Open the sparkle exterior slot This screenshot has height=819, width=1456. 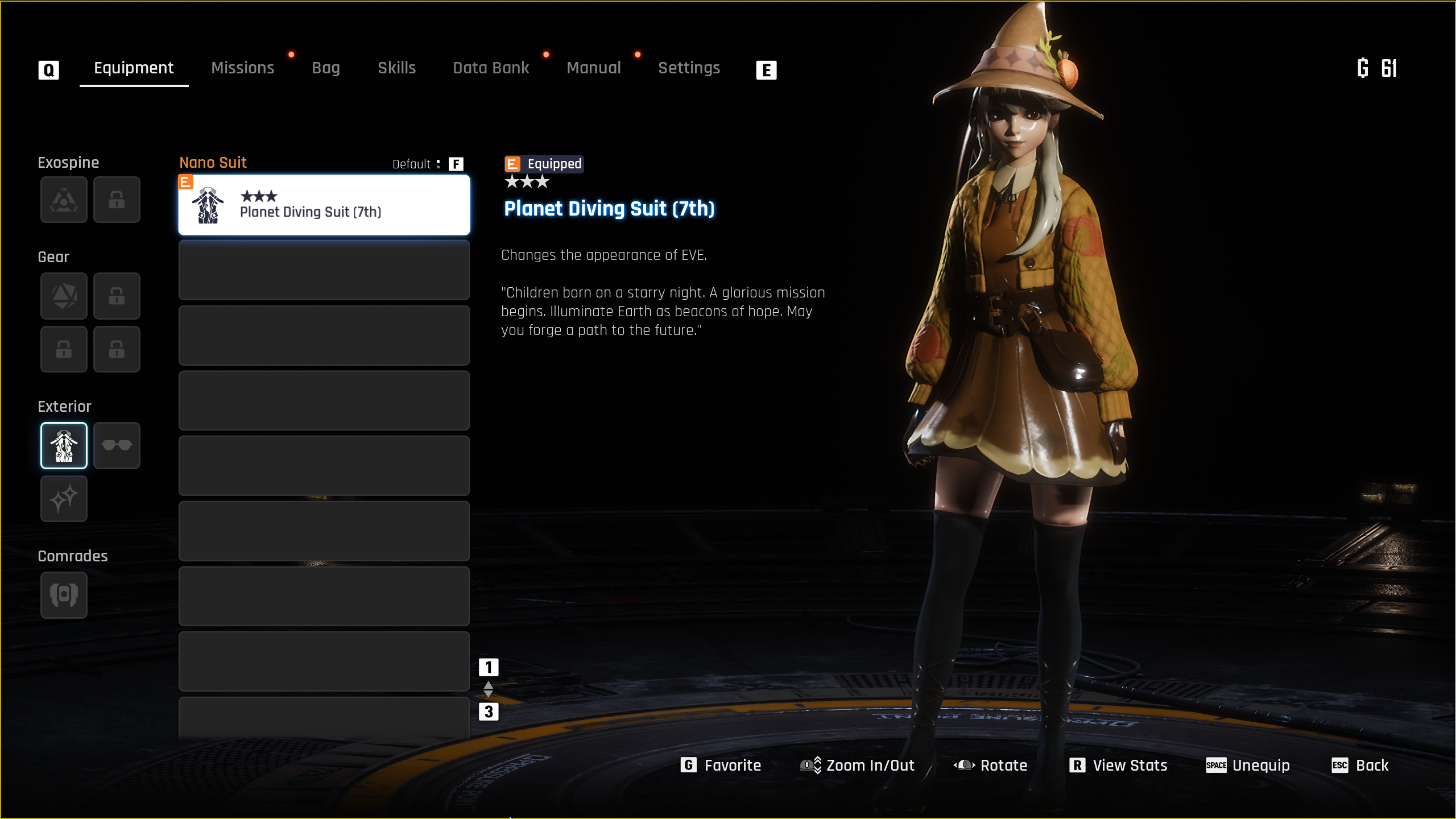pyautogui.click(x=64, y=499)
